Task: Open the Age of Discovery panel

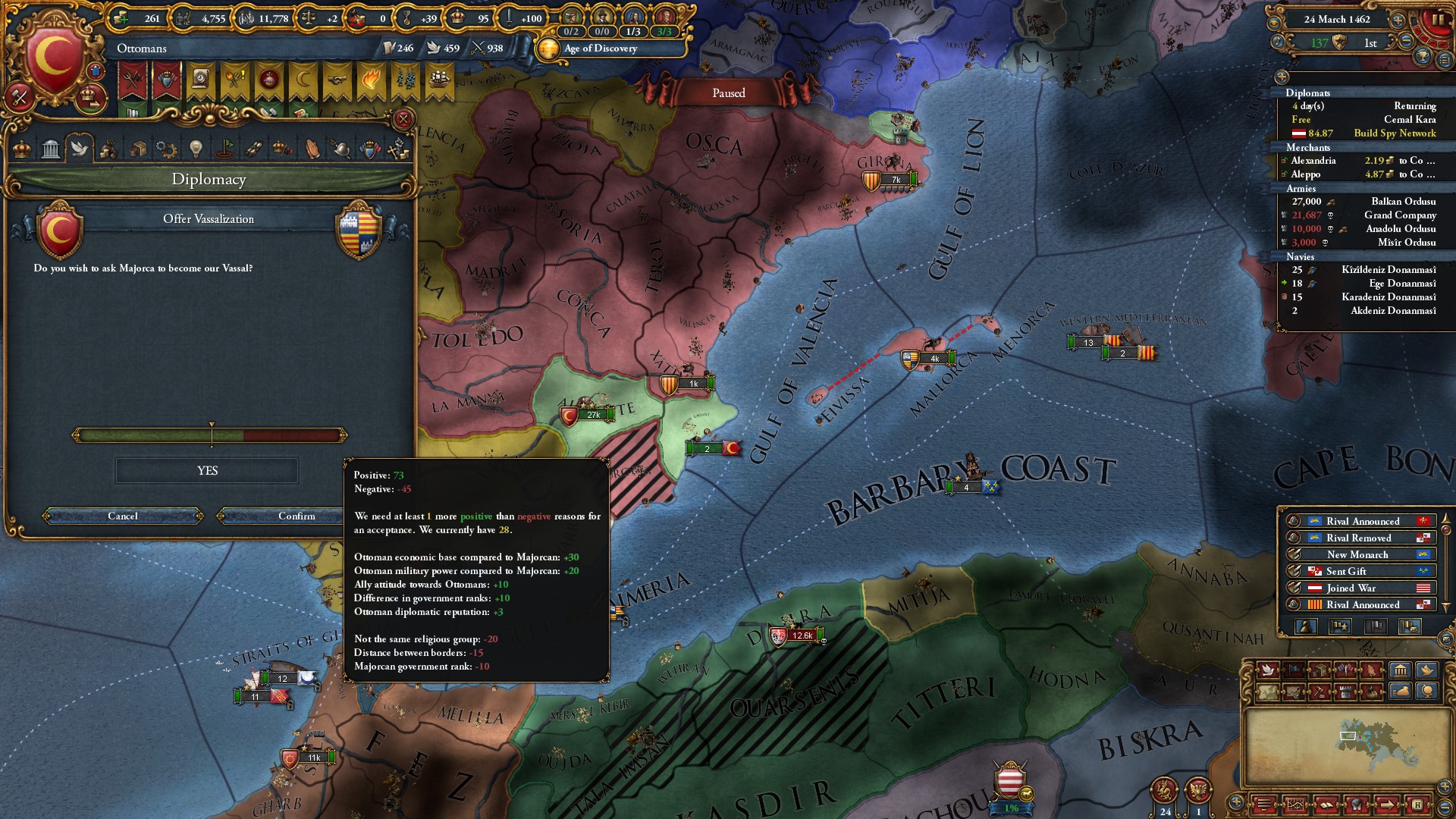Action: 600,49
